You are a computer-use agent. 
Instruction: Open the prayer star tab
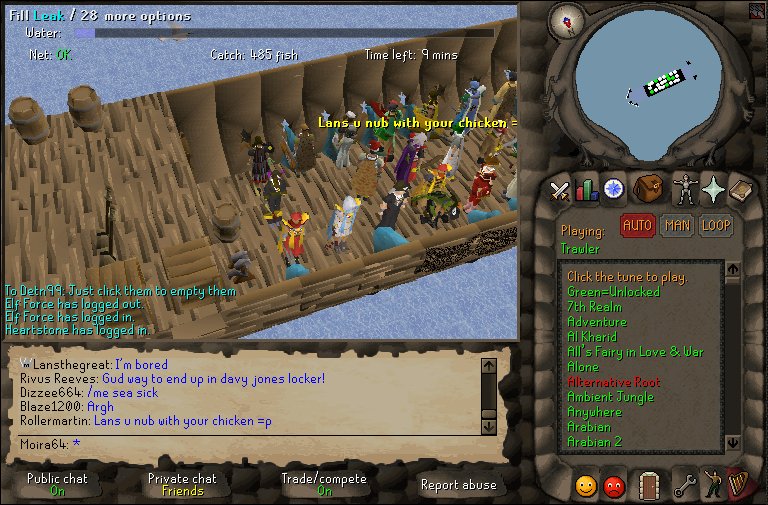pyautogui.click(x=713, y=188)
